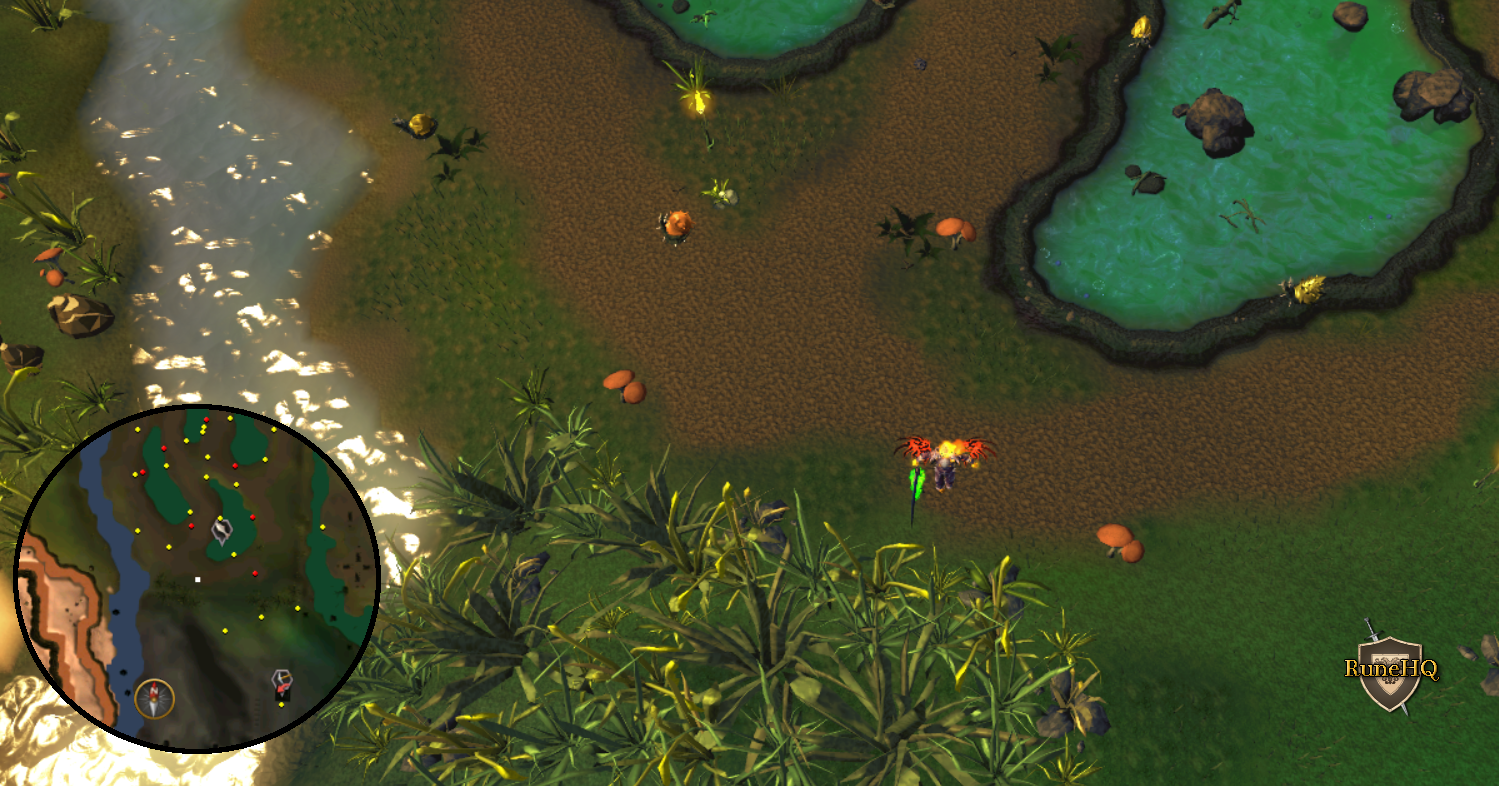This screenshot has height=786, width=1499.
Task: Click the white square item marker on the minimap
Action: [x=198, y=579]
